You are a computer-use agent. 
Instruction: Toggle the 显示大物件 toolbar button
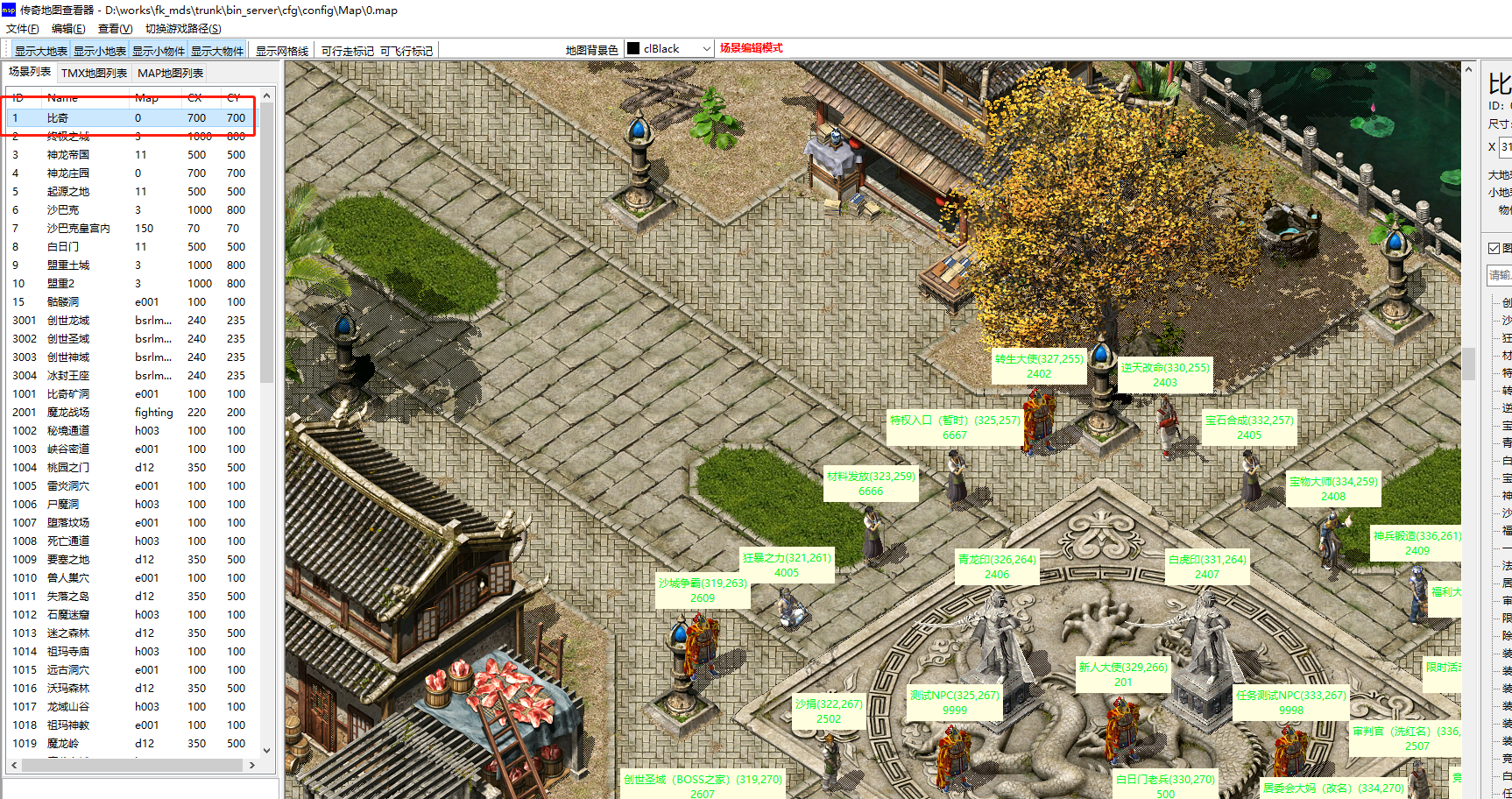pos(217,51)
